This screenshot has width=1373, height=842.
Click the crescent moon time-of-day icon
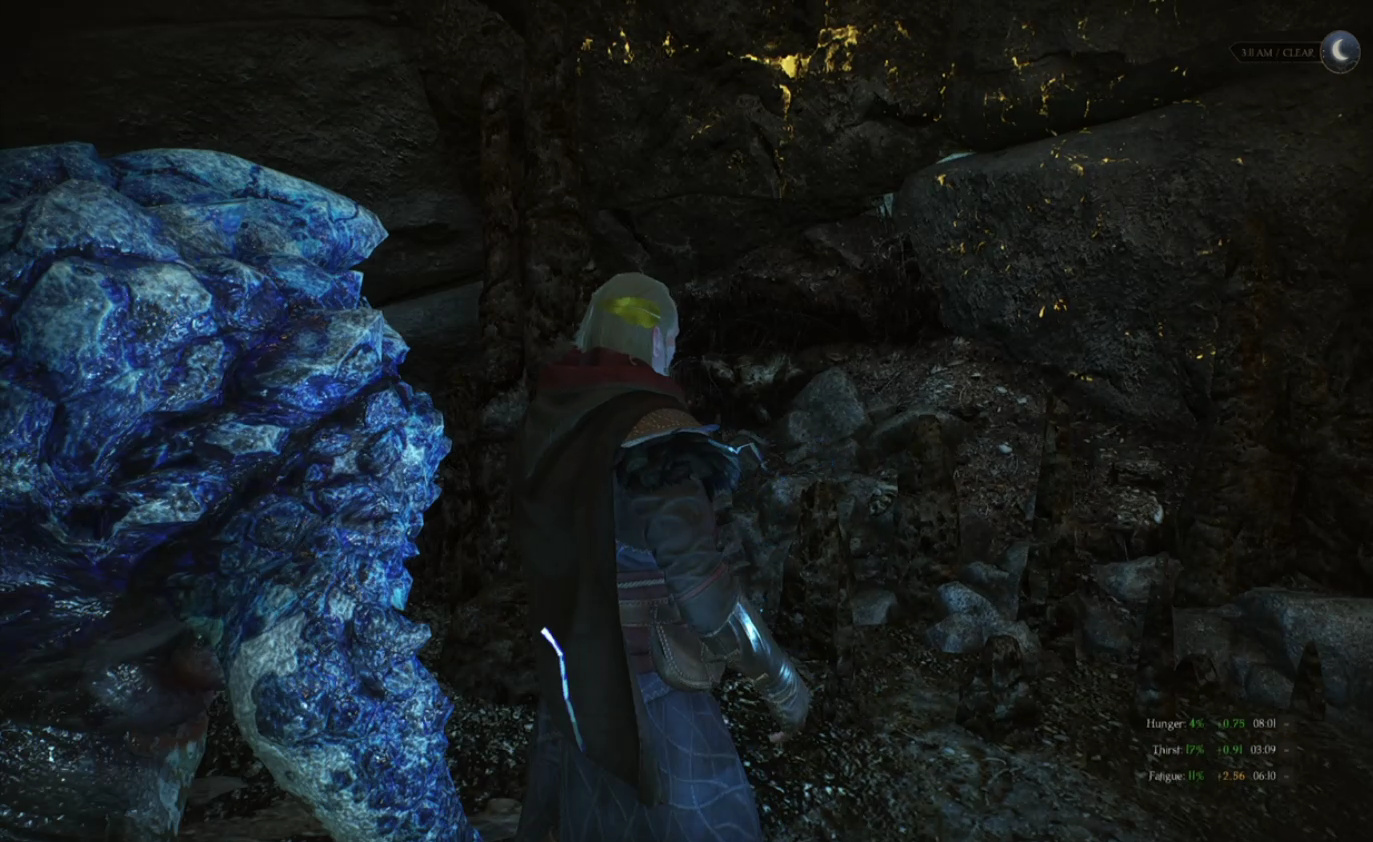coord(1340,51)
